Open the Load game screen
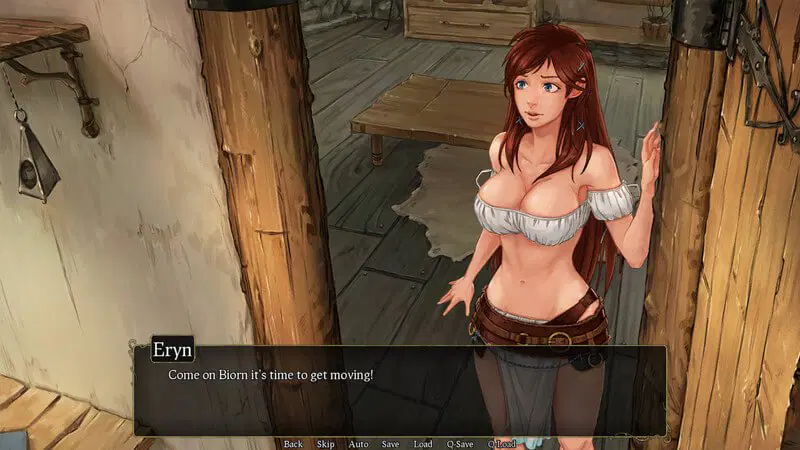Viewport: 800px width, 450px height. [x=423, y=444]
